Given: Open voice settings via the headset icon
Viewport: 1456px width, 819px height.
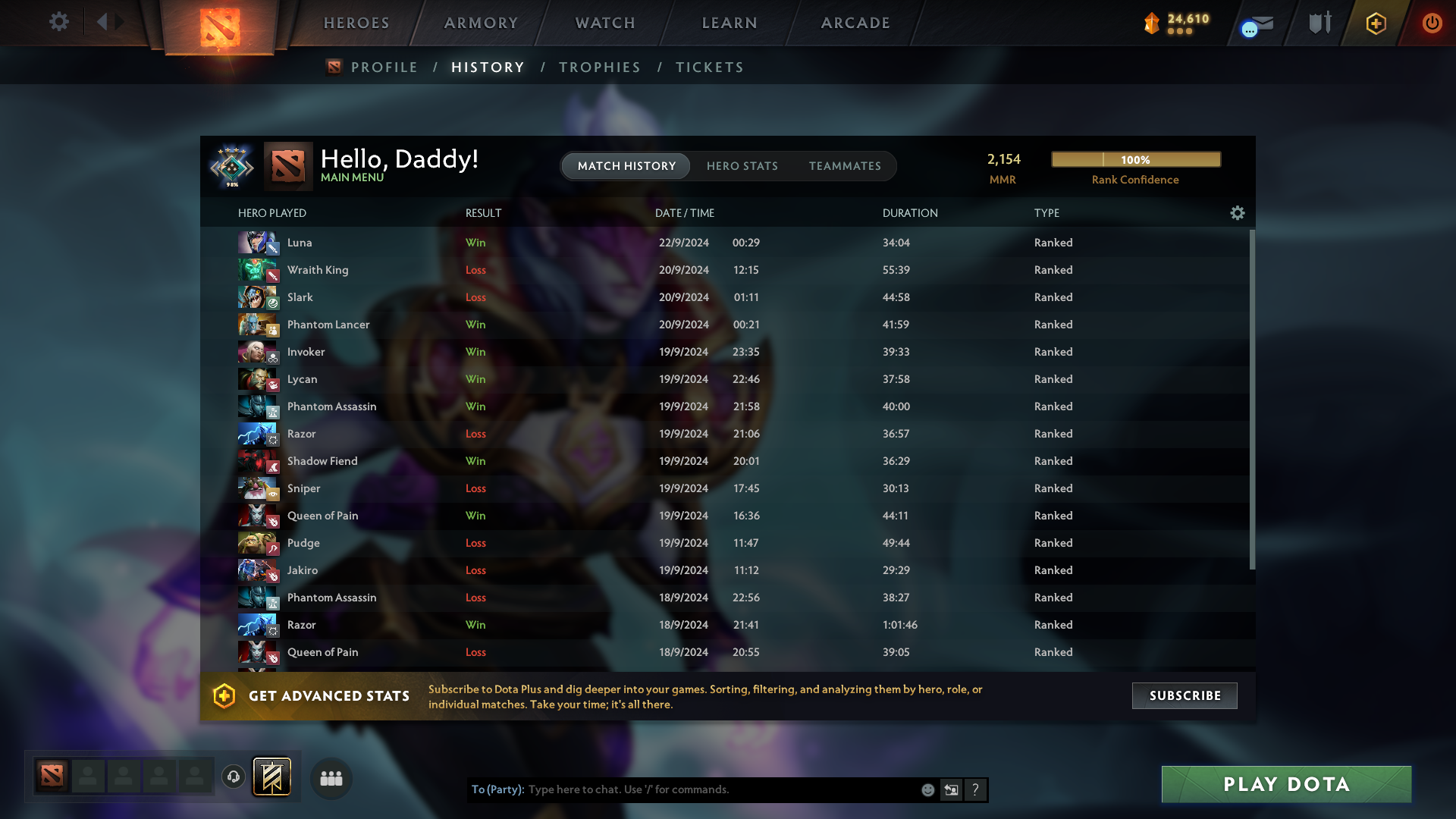Looking at the screenshot, I should pos(233,777).
